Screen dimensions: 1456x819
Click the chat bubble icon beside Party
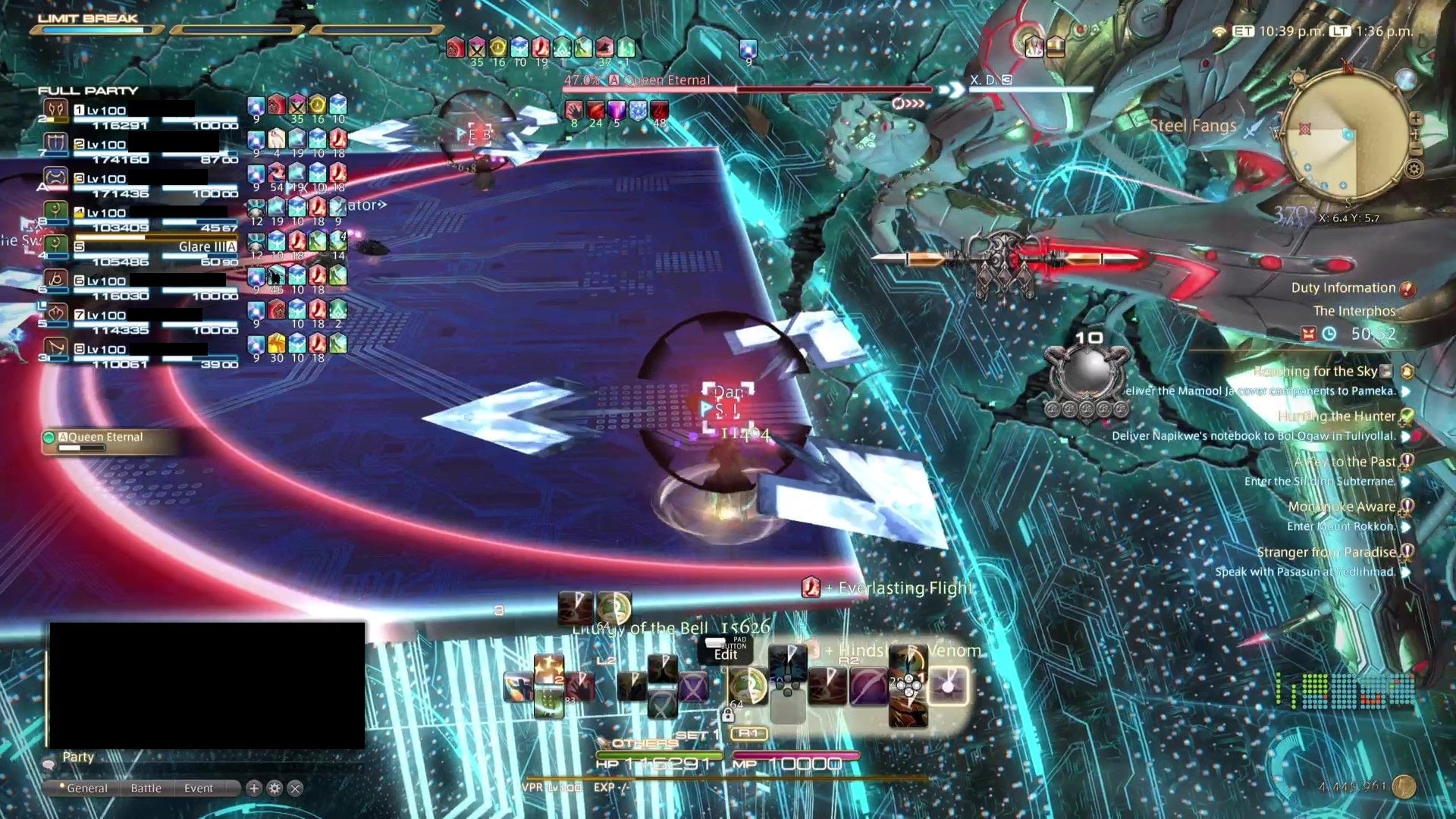click(x=49, y=765)
